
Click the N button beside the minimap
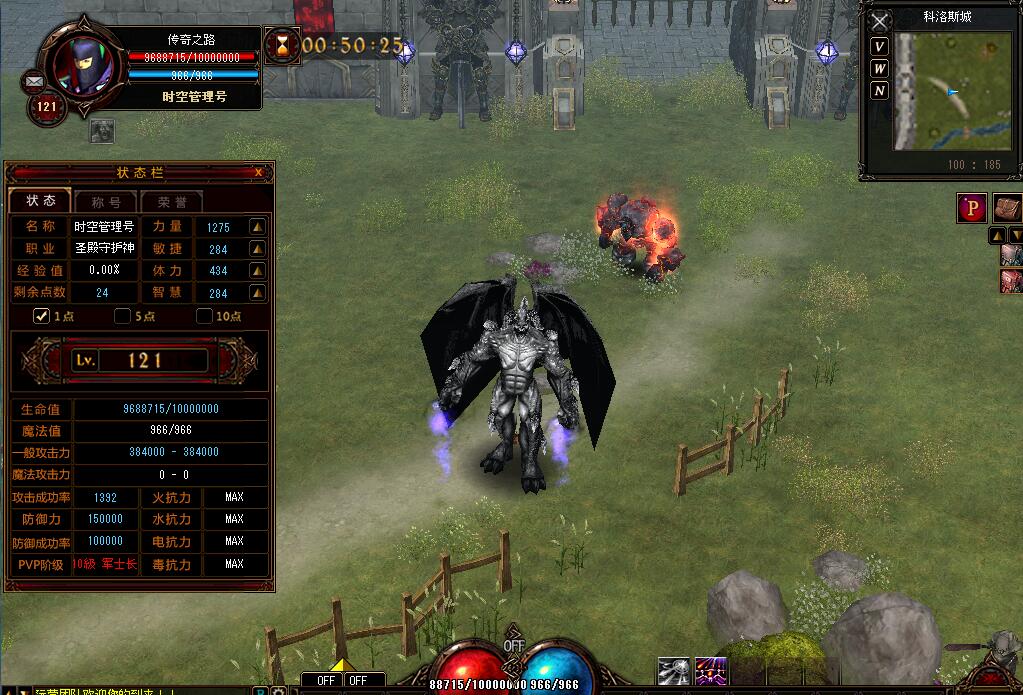pos(879,91)
